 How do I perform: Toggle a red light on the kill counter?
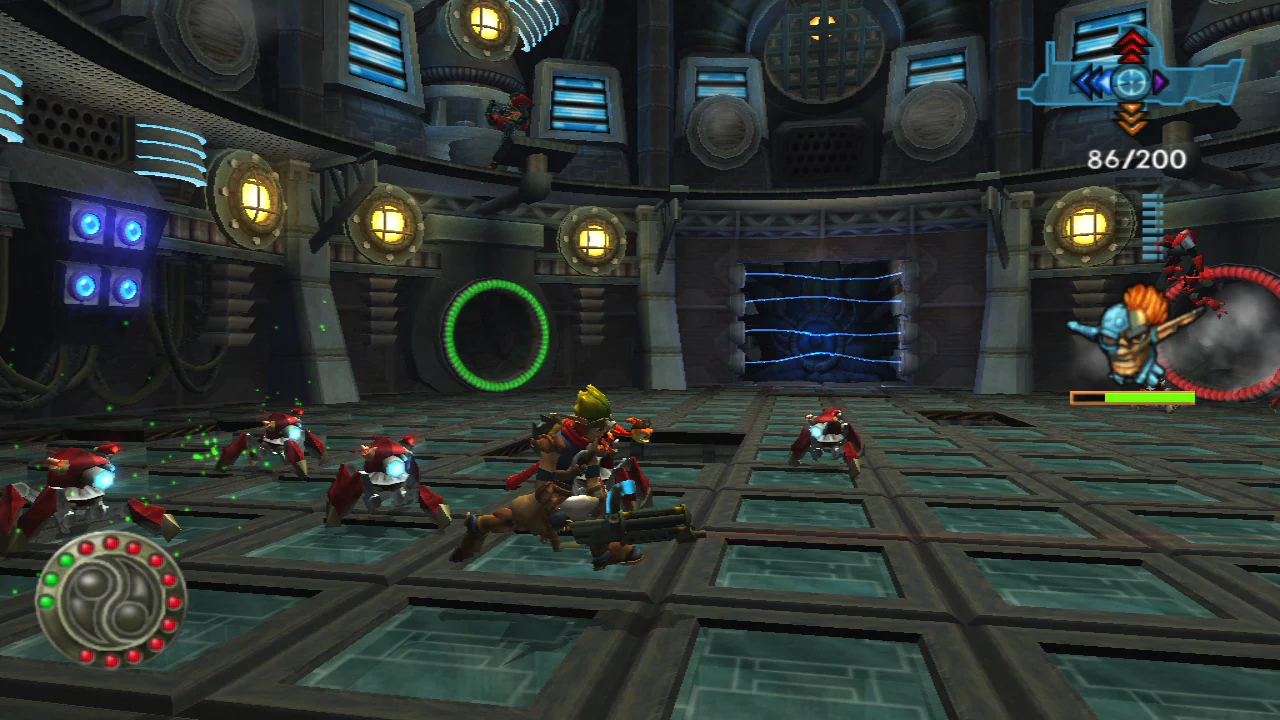click(x=110, y=542)
